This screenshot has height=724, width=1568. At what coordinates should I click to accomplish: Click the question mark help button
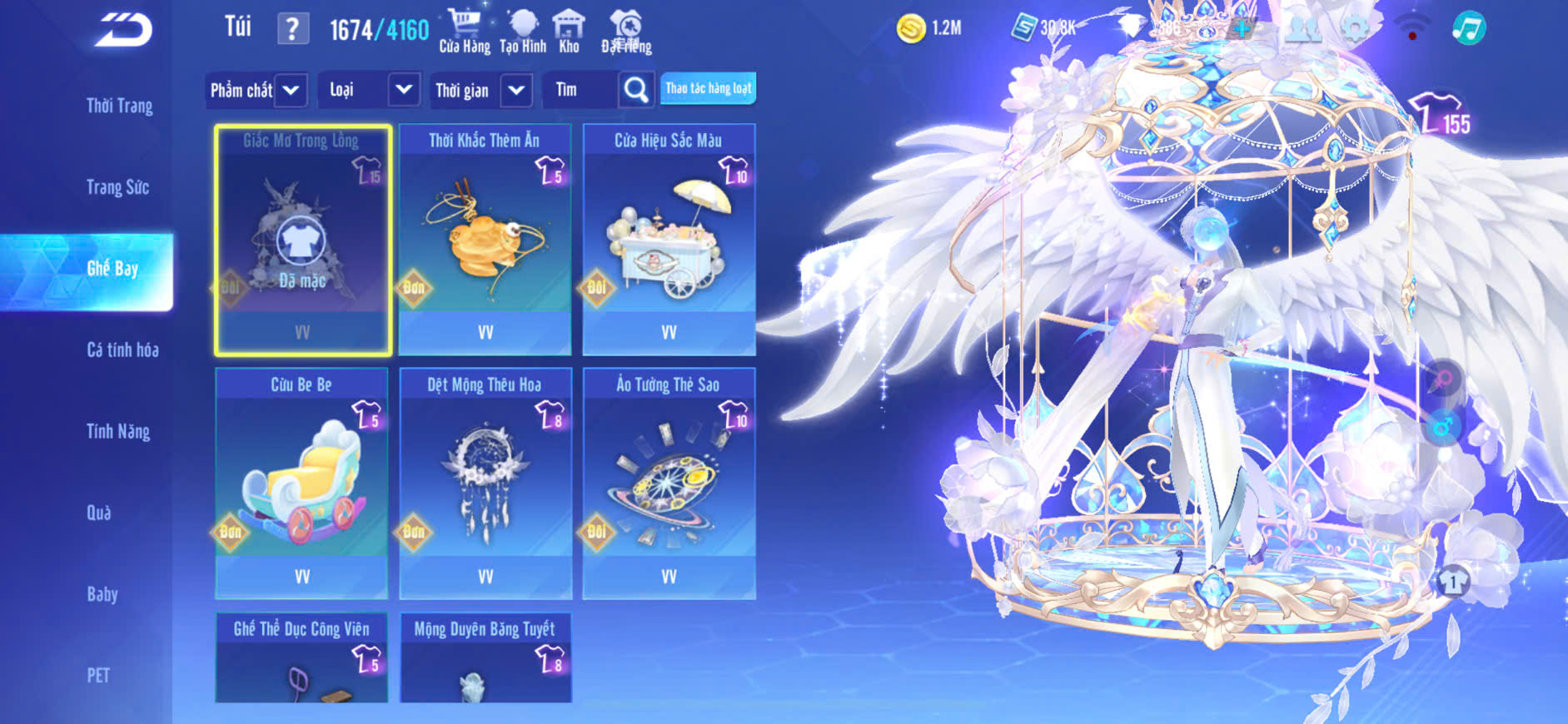[292, 30]
